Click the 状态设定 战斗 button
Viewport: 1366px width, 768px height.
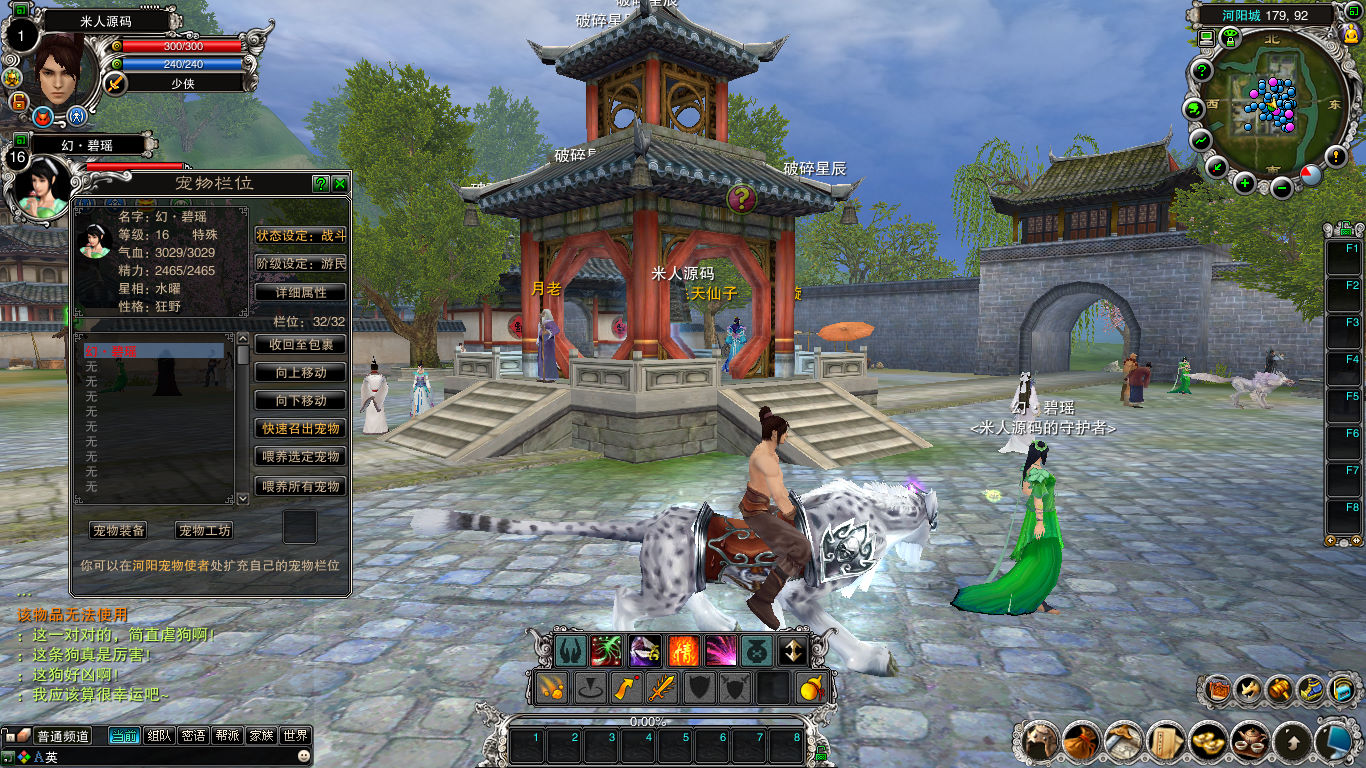301,236
